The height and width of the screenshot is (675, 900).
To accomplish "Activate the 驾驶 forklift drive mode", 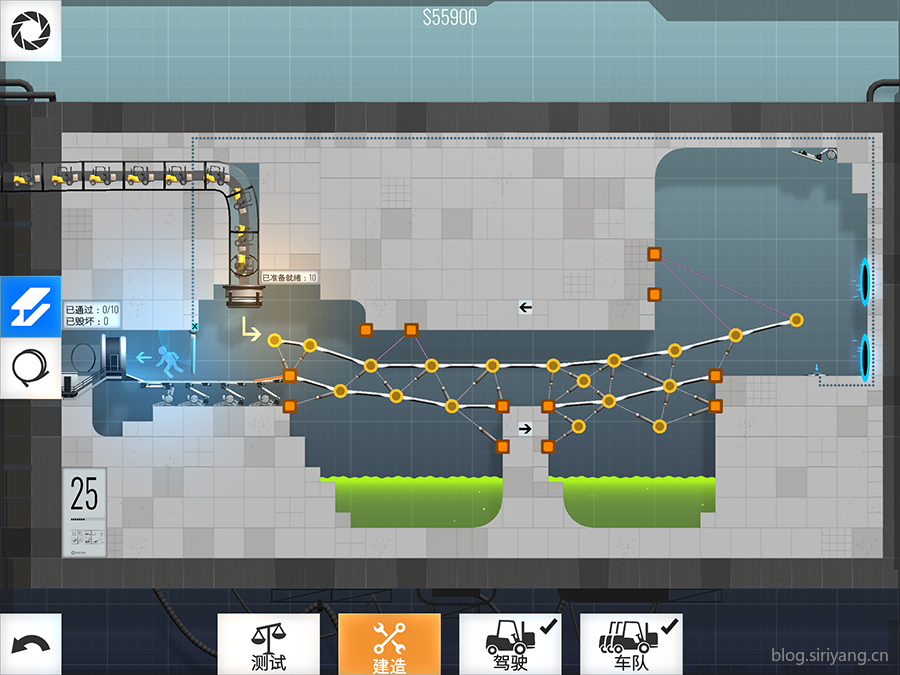I will tap(510, 644).
